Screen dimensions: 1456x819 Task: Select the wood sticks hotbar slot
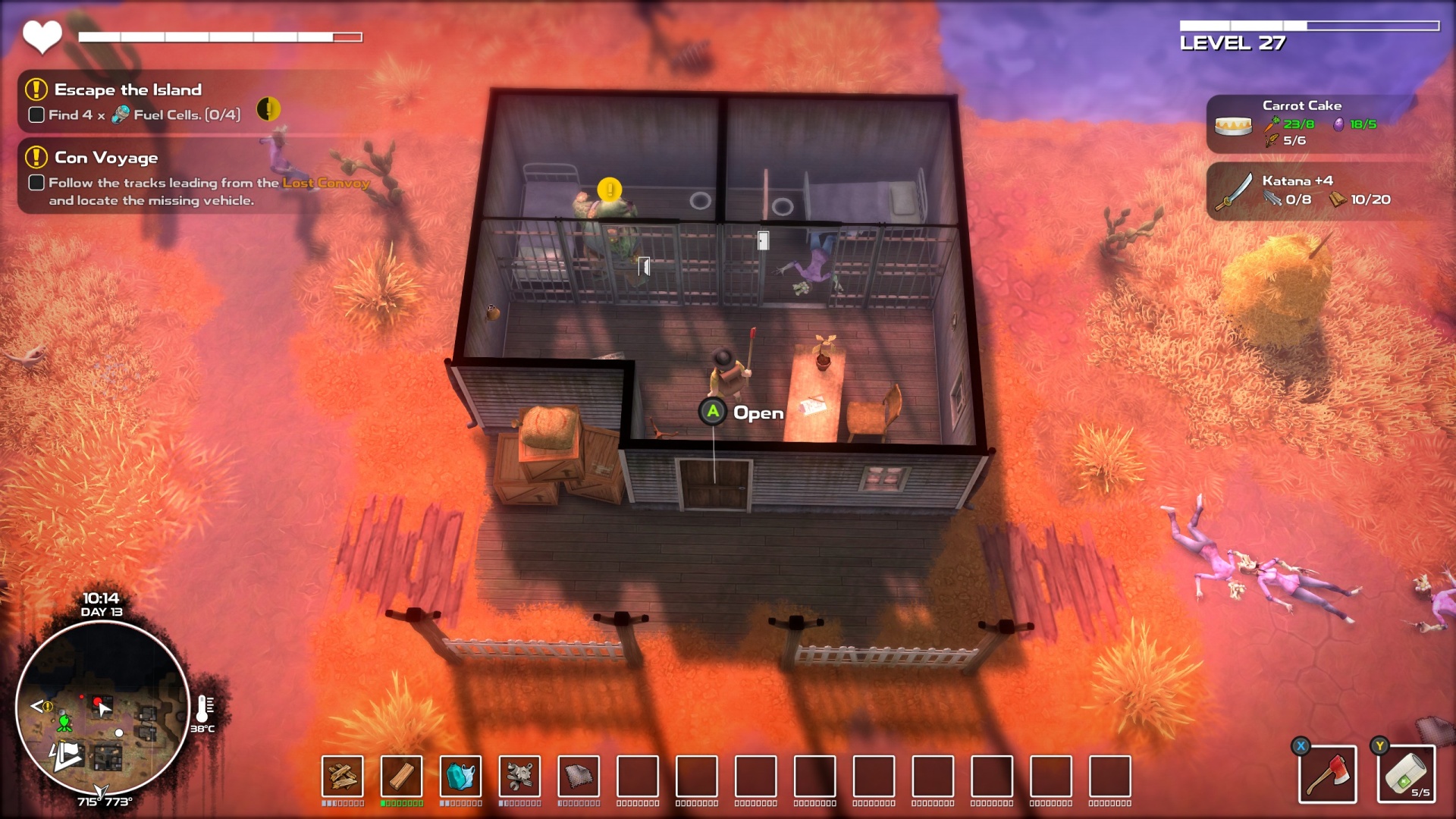tap(342, 777)
